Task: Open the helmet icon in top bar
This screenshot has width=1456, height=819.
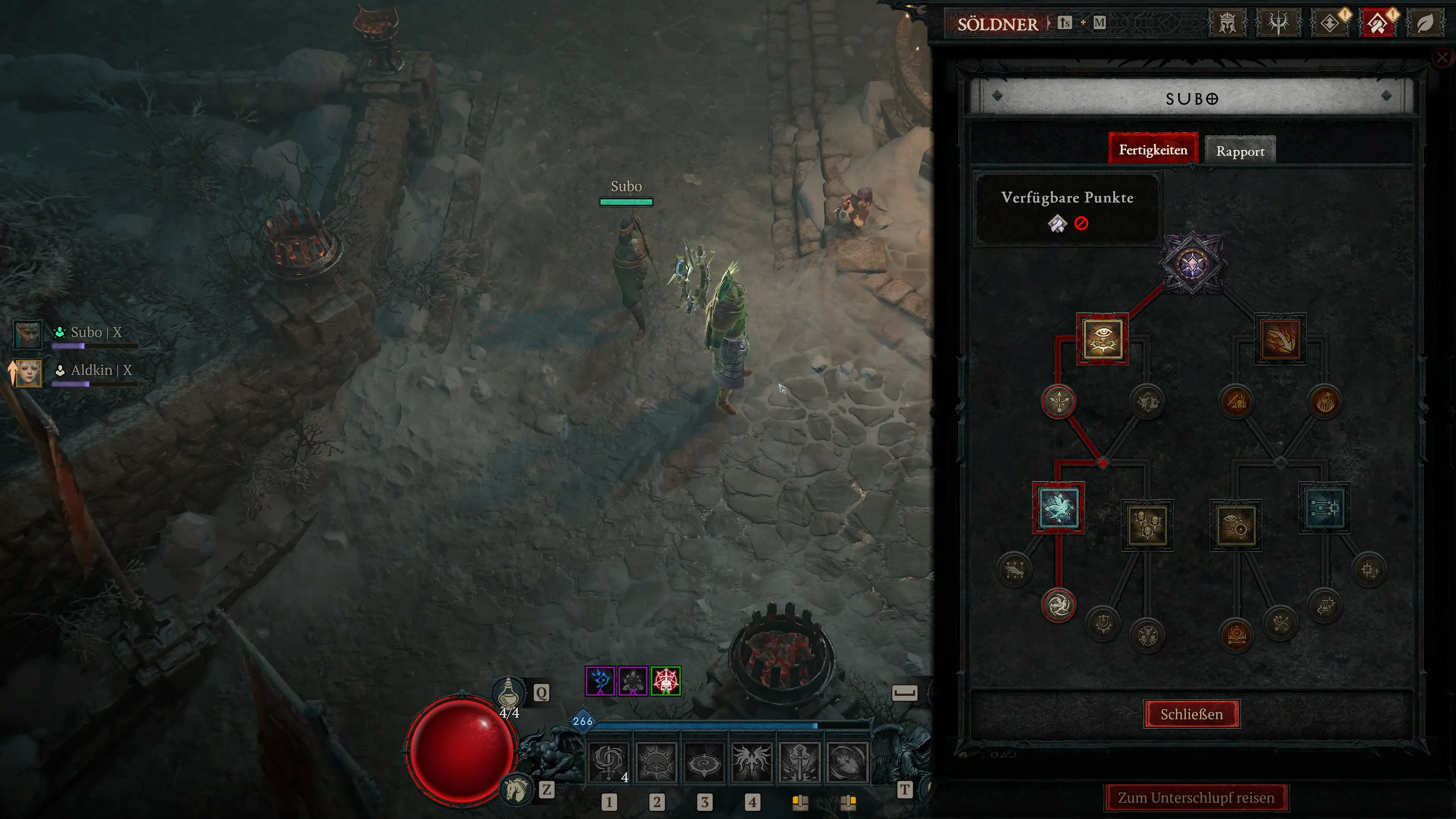Action: coord(1227,23)
